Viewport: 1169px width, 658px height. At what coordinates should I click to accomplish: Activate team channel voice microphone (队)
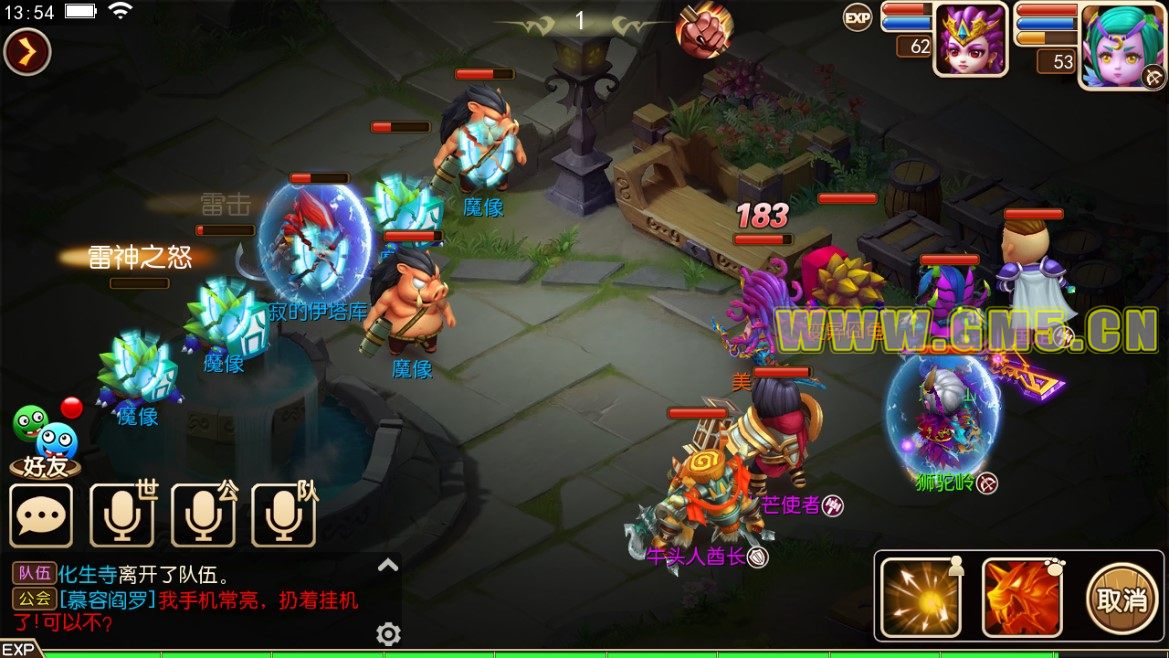(x=283, y=516)
